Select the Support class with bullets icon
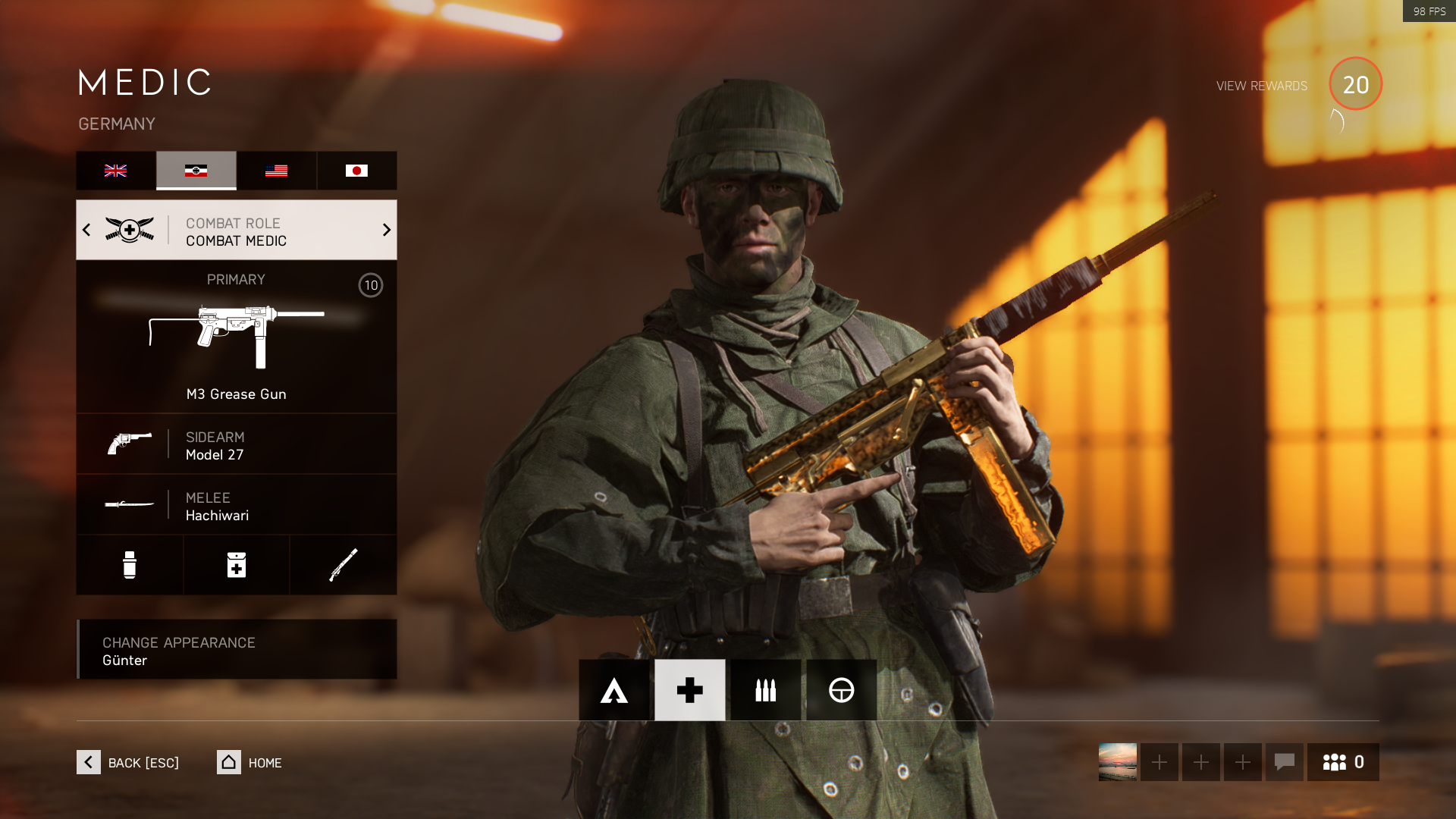Image resolution: width=1456 pixels, height=819 pixels. 766,690
